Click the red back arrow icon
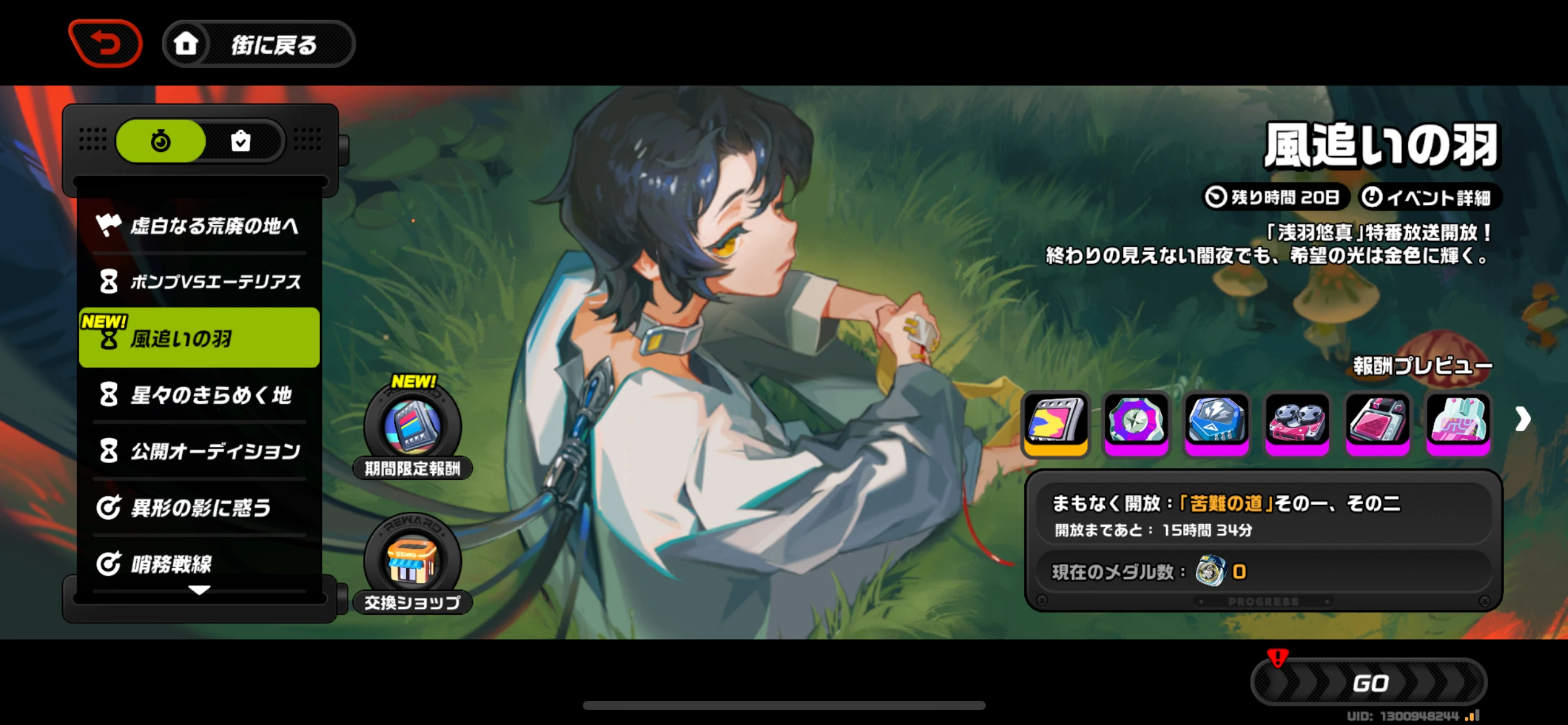Viewport: 1568px width, 725px height. pos(105,42)
